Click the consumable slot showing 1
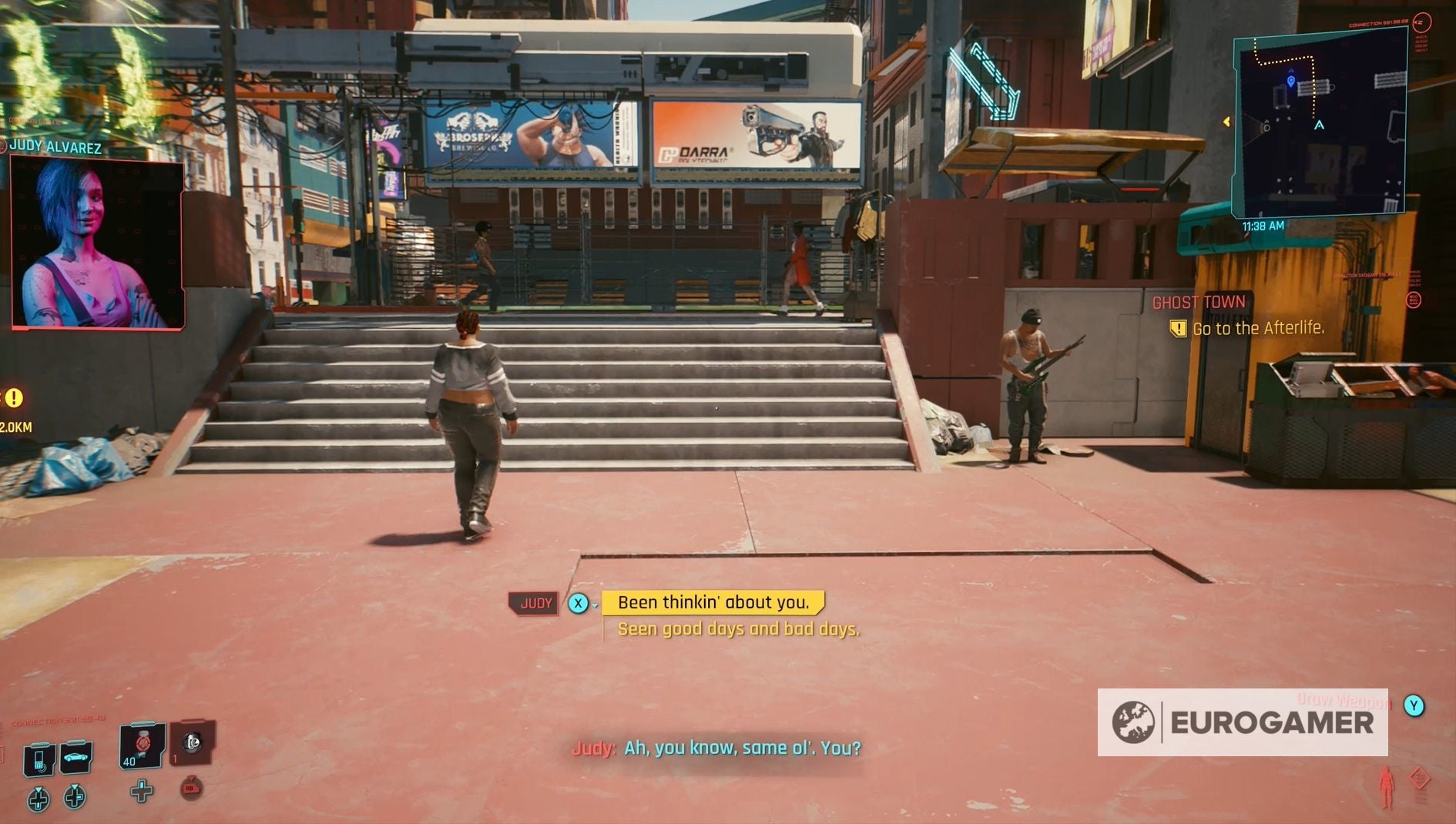The image size is (1456, 824). 193,745
